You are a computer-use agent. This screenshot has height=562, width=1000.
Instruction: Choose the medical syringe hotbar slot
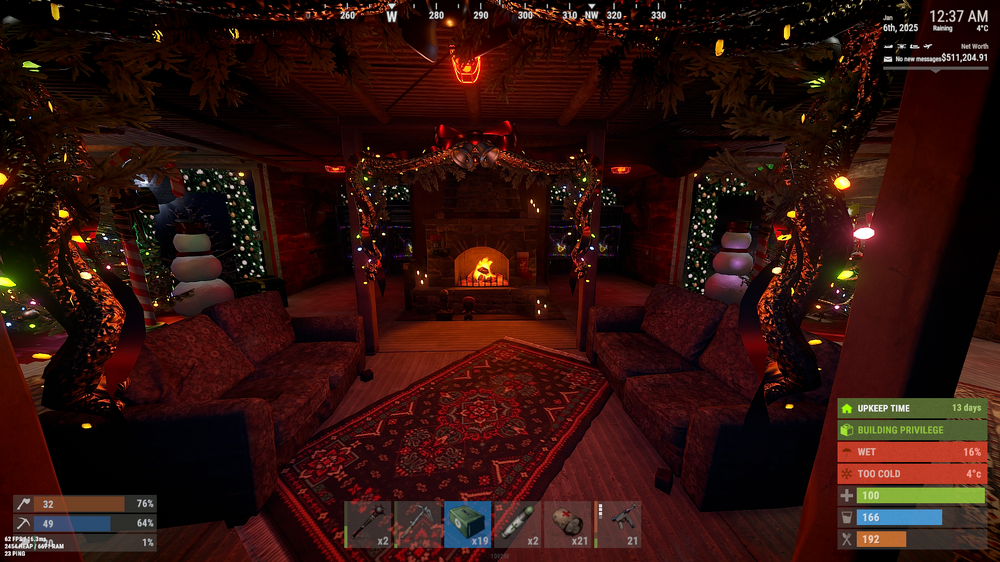tap(518, 524)
